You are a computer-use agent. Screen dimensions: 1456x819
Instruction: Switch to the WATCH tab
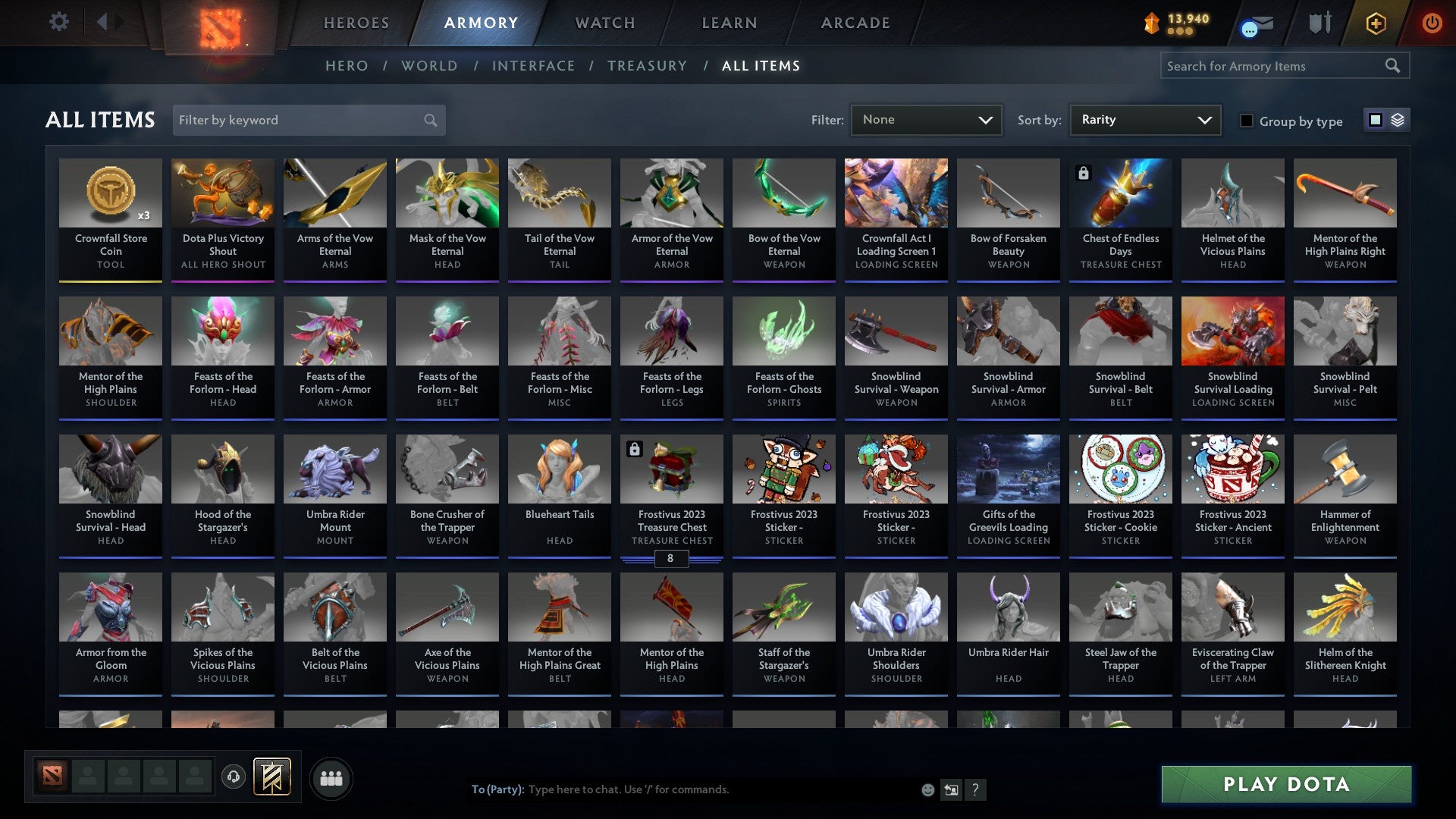(604, 23)
